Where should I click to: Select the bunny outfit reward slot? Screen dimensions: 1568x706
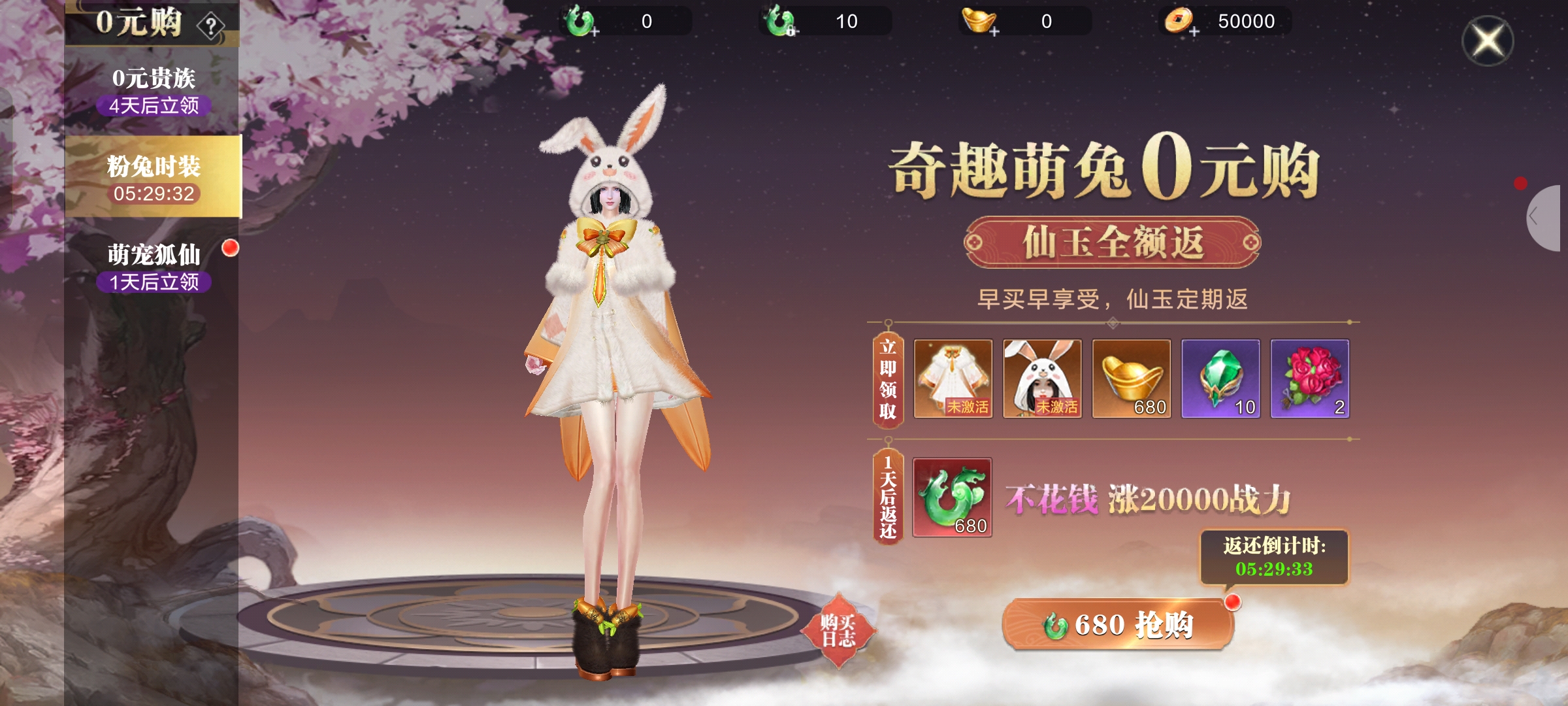click(x=953, y=378)
